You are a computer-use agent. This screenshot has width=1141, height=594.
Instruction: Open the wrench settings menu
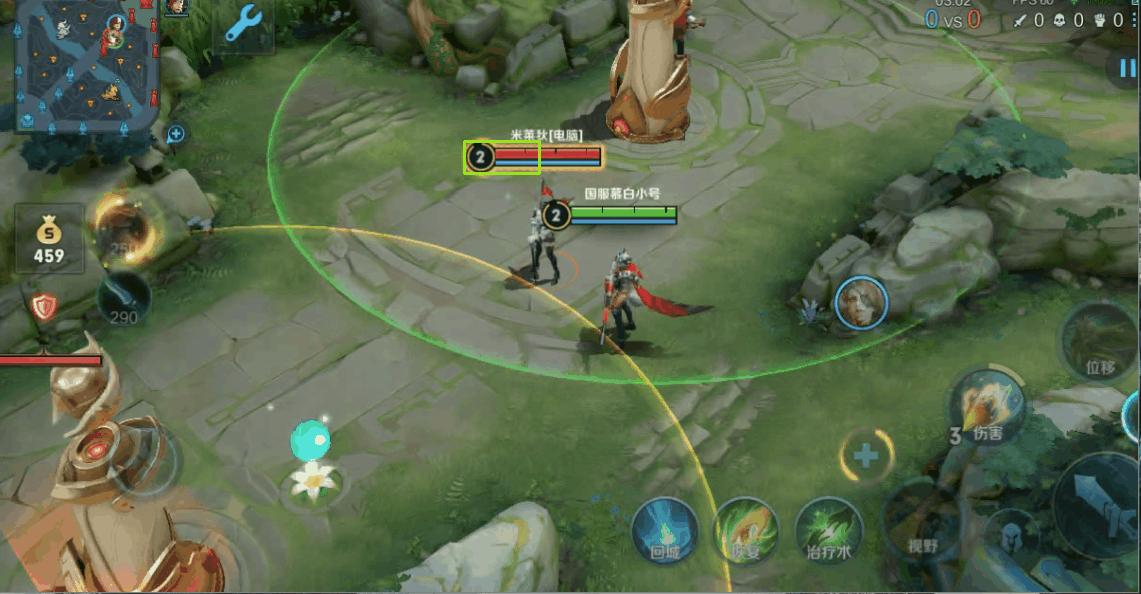coord(243,24)
